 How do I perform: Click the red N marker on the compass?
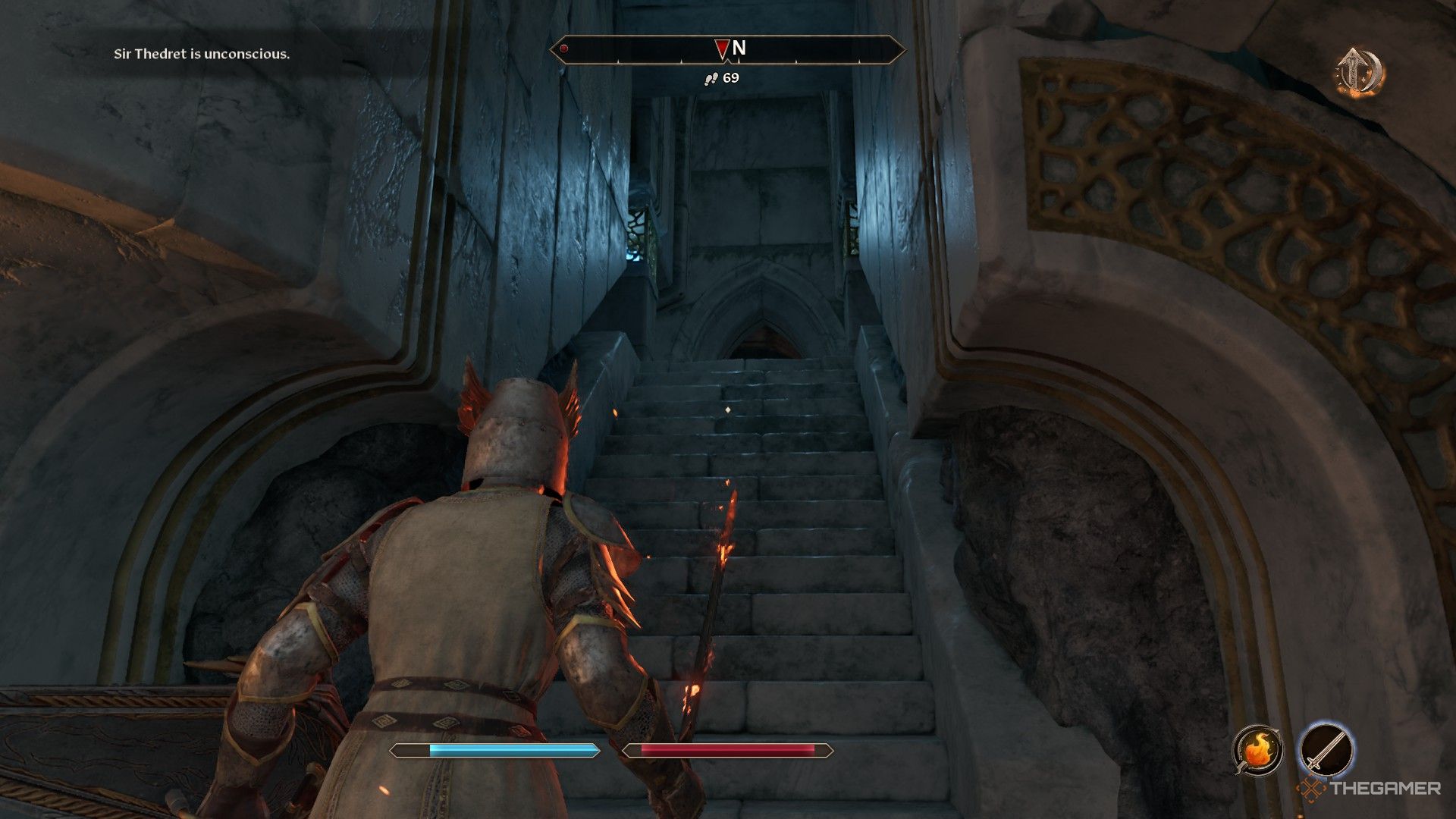click(x=721, y=49)
